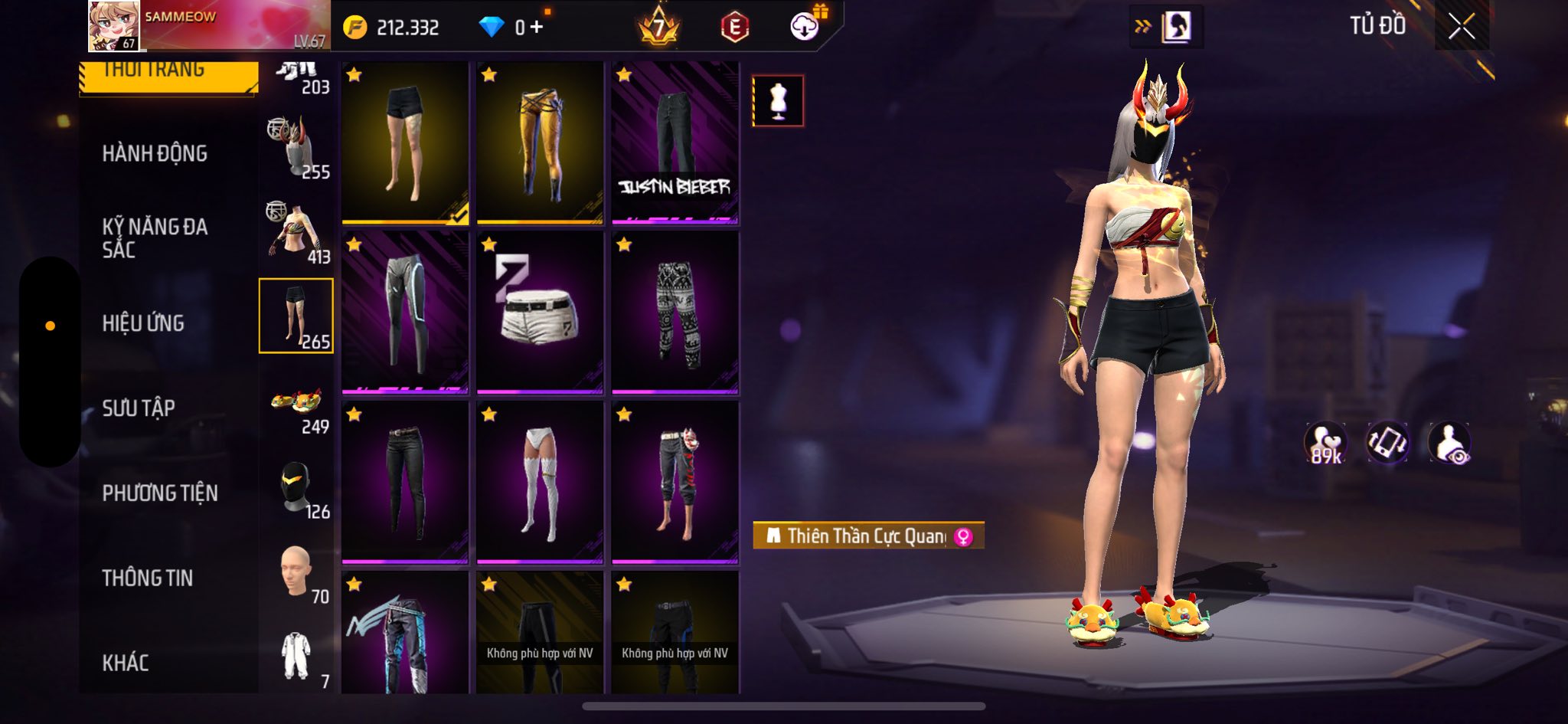Image resolution: width=1568 pixels, height=724 pixels.
Task: Switch to Kỹ Năng Đa Sắc section
Action: [x=155, y=238]
